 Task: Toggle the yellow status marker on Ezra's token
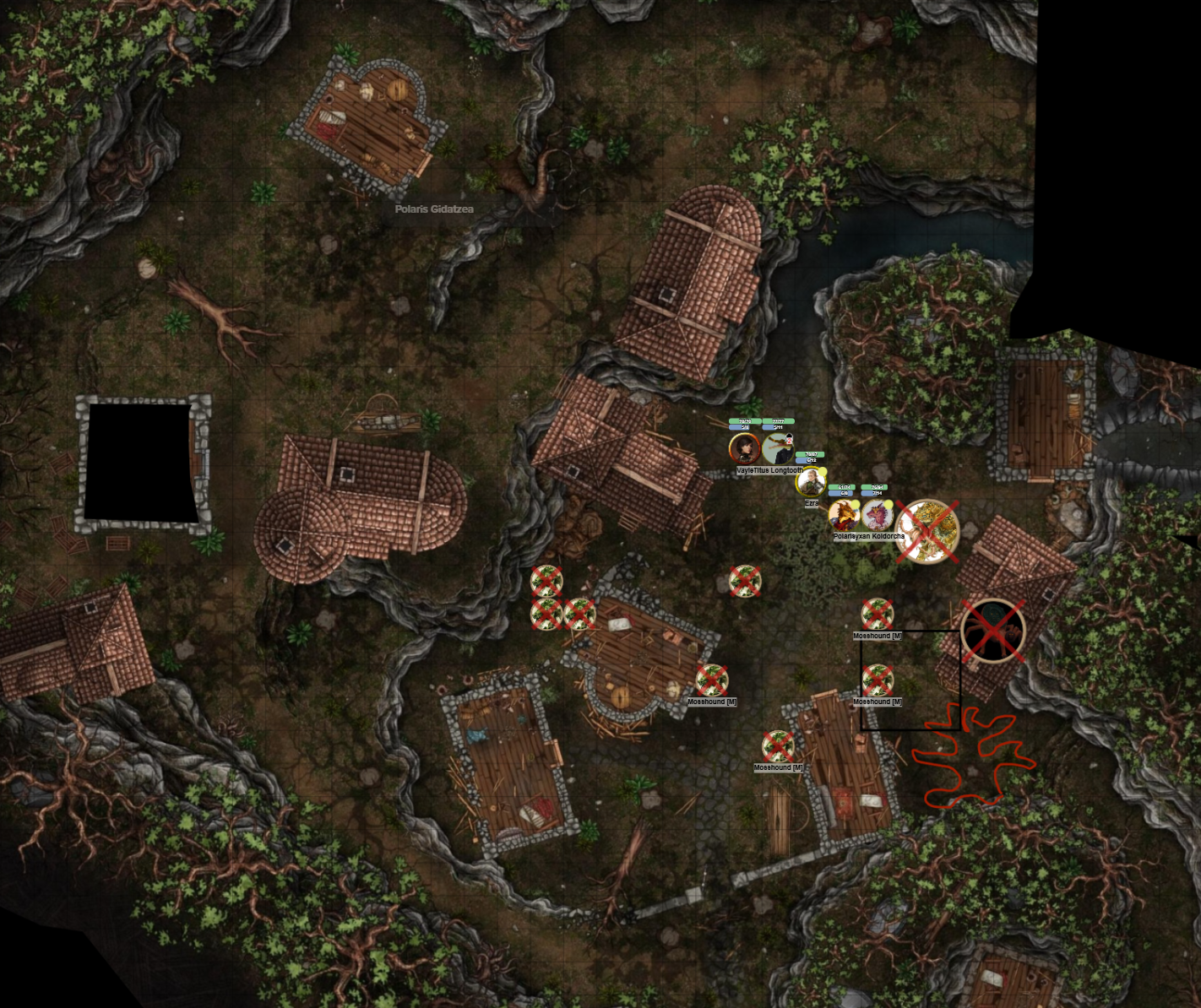(x=823, y=471)
